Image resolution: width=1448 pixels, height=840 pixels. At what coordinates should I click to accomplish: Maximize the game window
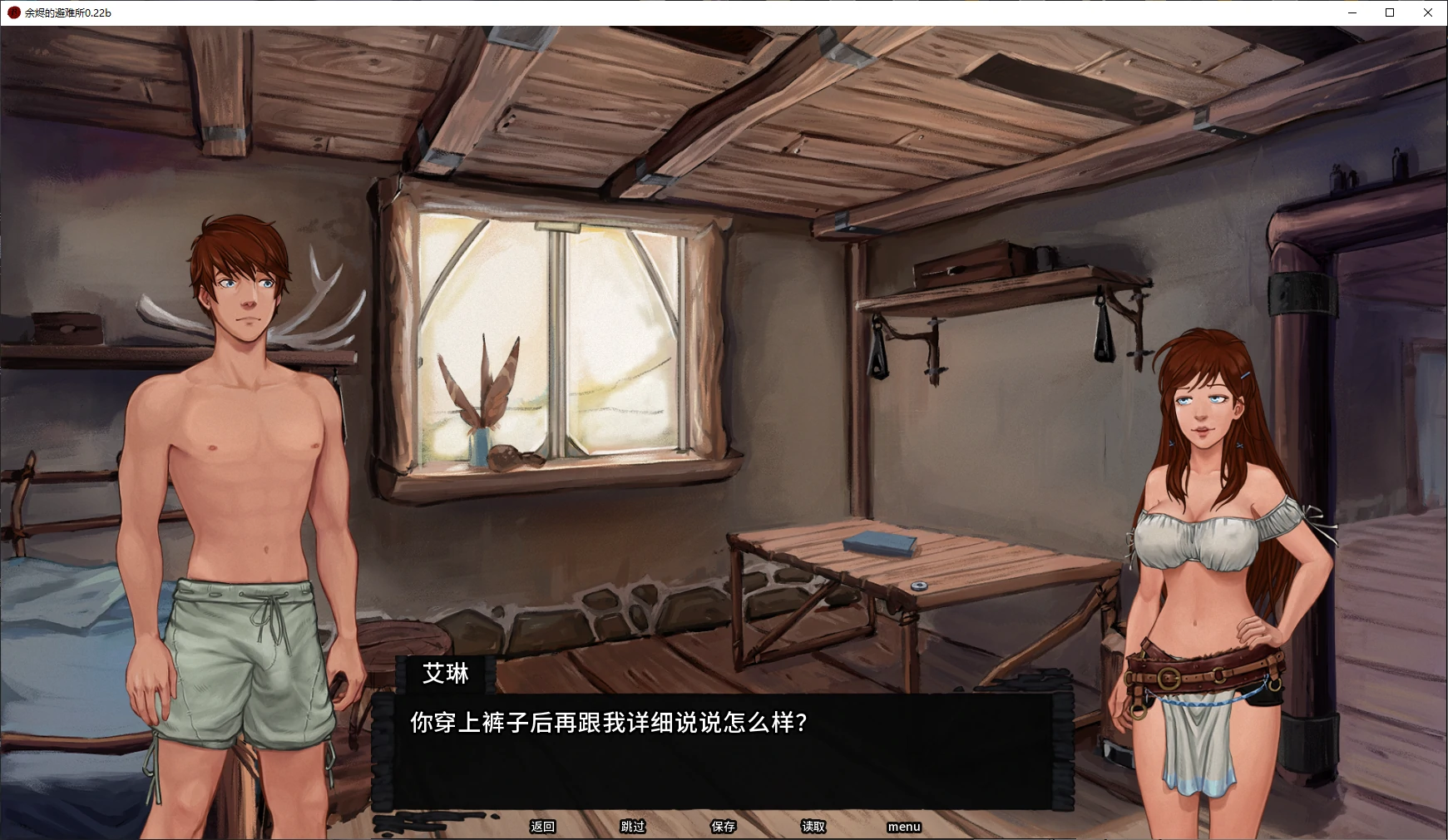(x=1389, y=12)
